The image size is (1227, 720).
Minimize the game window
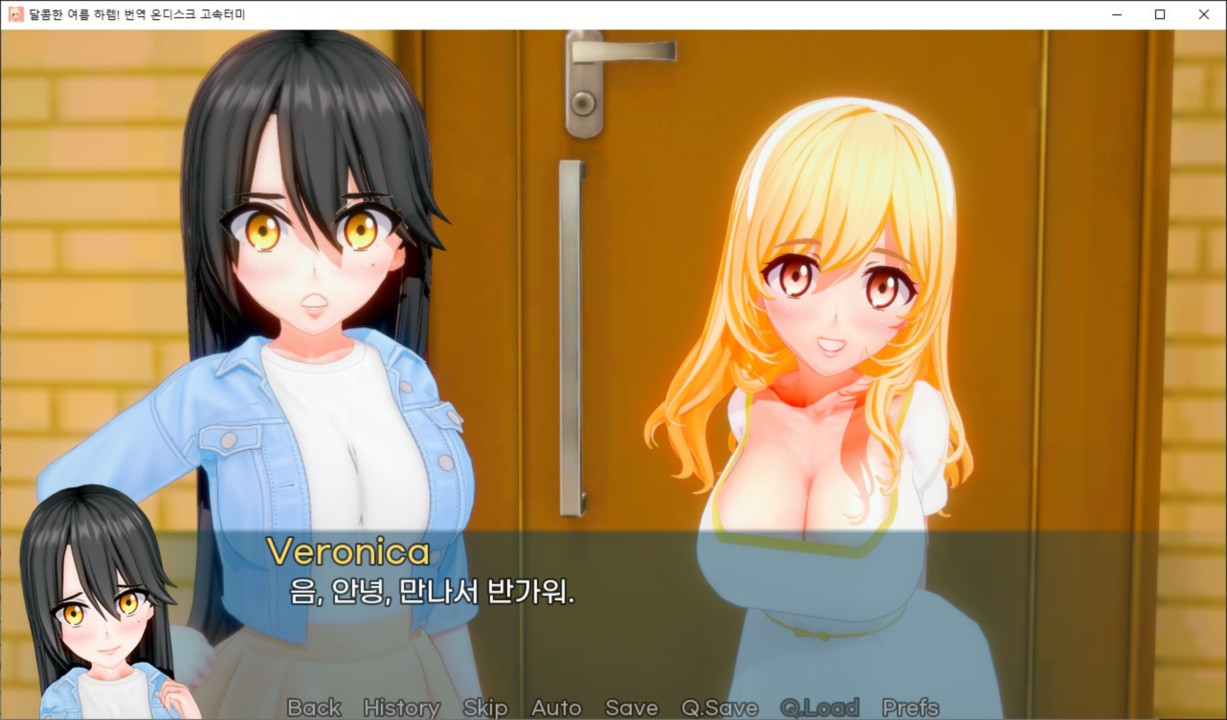[x=1115, y=14]
